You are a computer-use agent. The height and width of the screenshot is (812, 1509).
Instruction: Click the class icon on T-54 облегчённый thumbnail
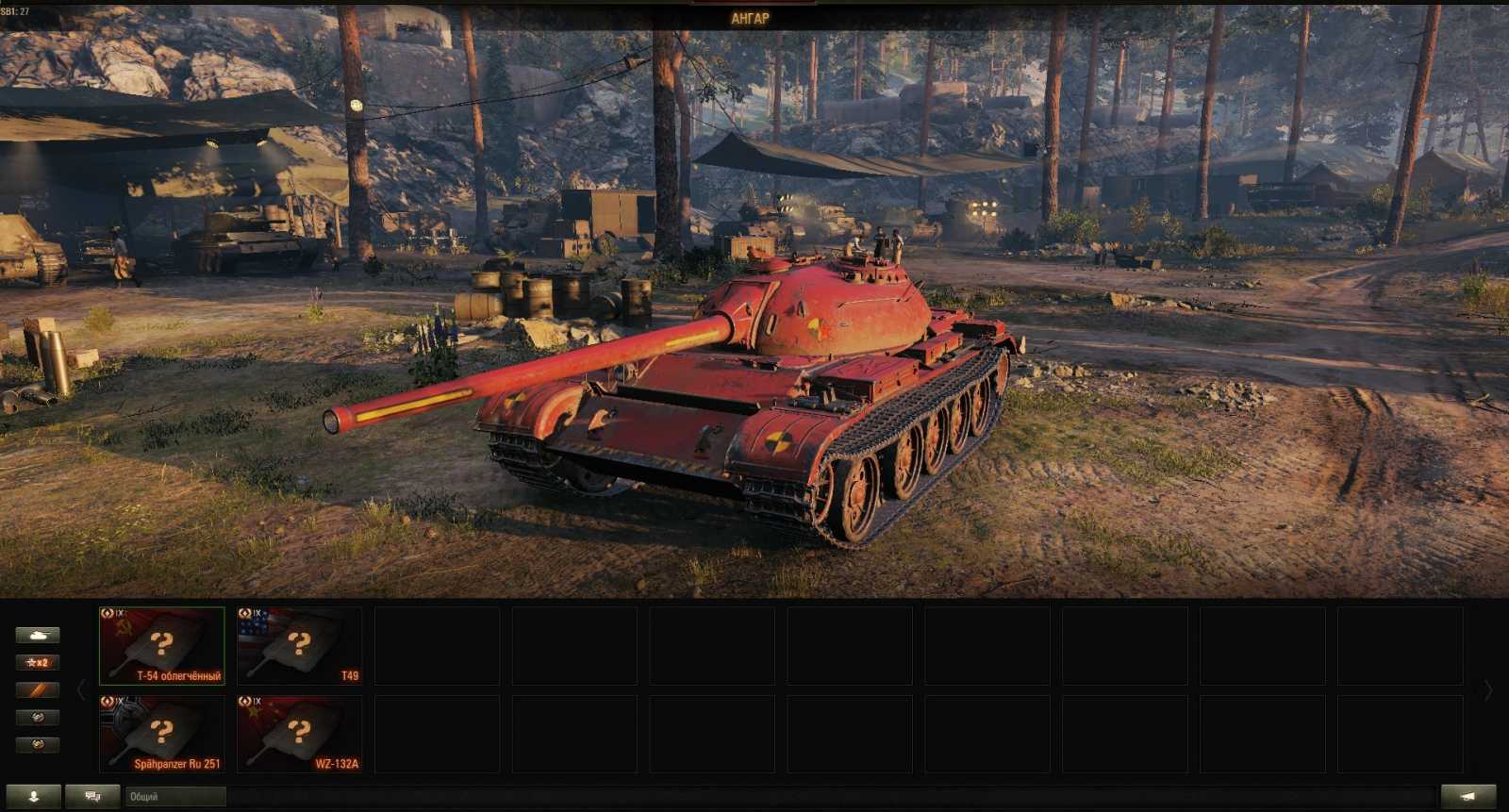click(x=108, y=613)
